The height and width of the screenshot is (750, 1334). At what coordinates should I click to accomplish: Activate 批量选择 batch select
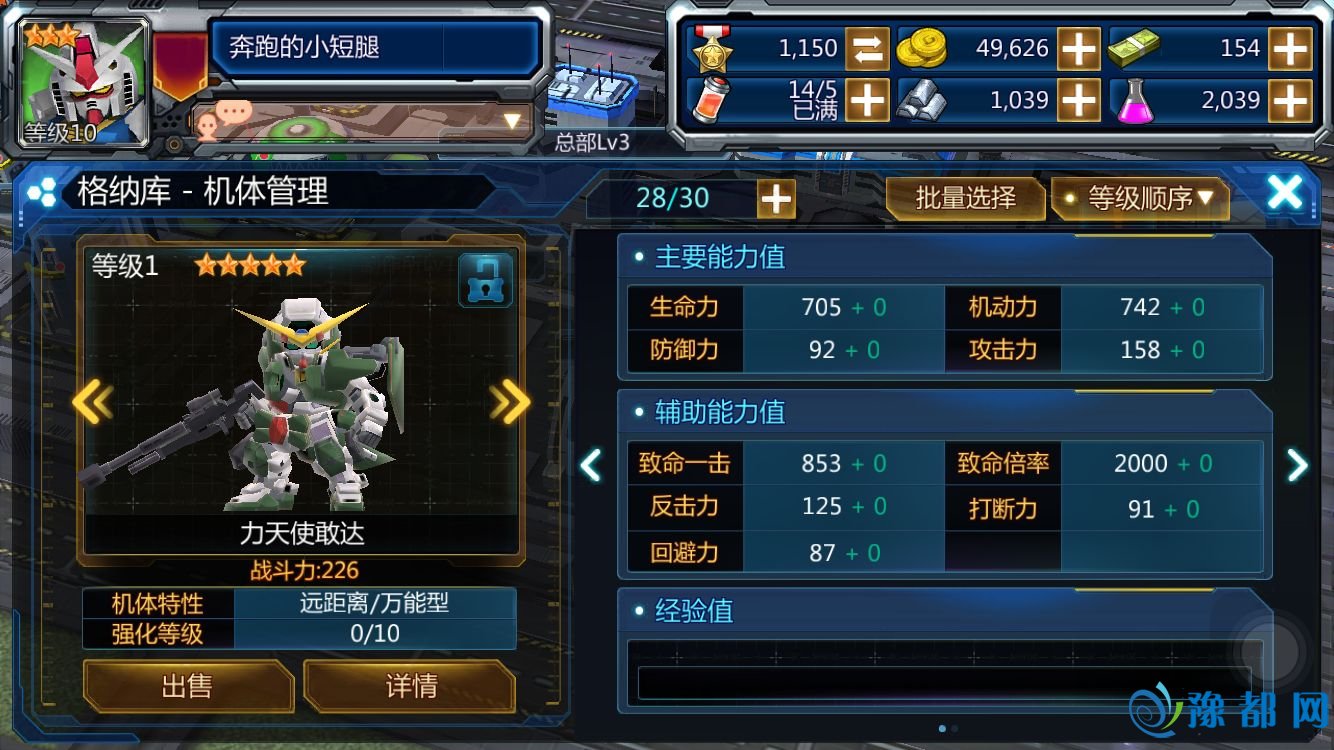[x=965, y=198]
